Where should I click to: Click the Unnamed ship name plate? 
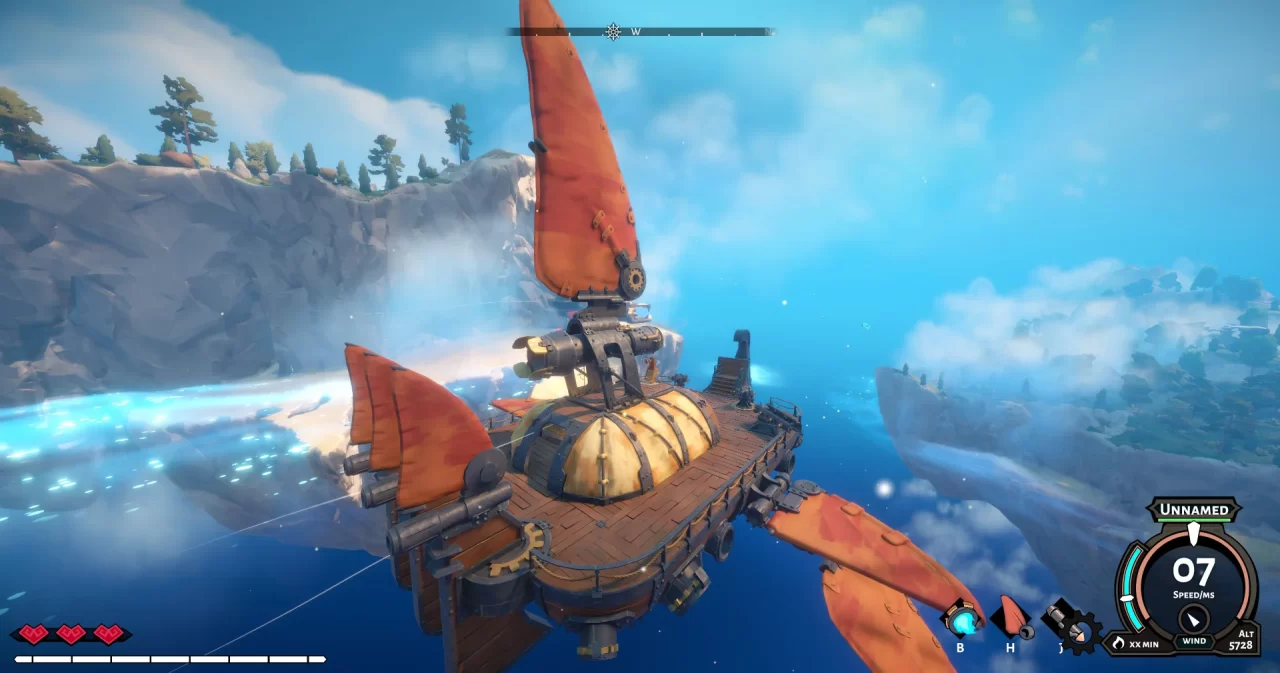coord(1193,510)
